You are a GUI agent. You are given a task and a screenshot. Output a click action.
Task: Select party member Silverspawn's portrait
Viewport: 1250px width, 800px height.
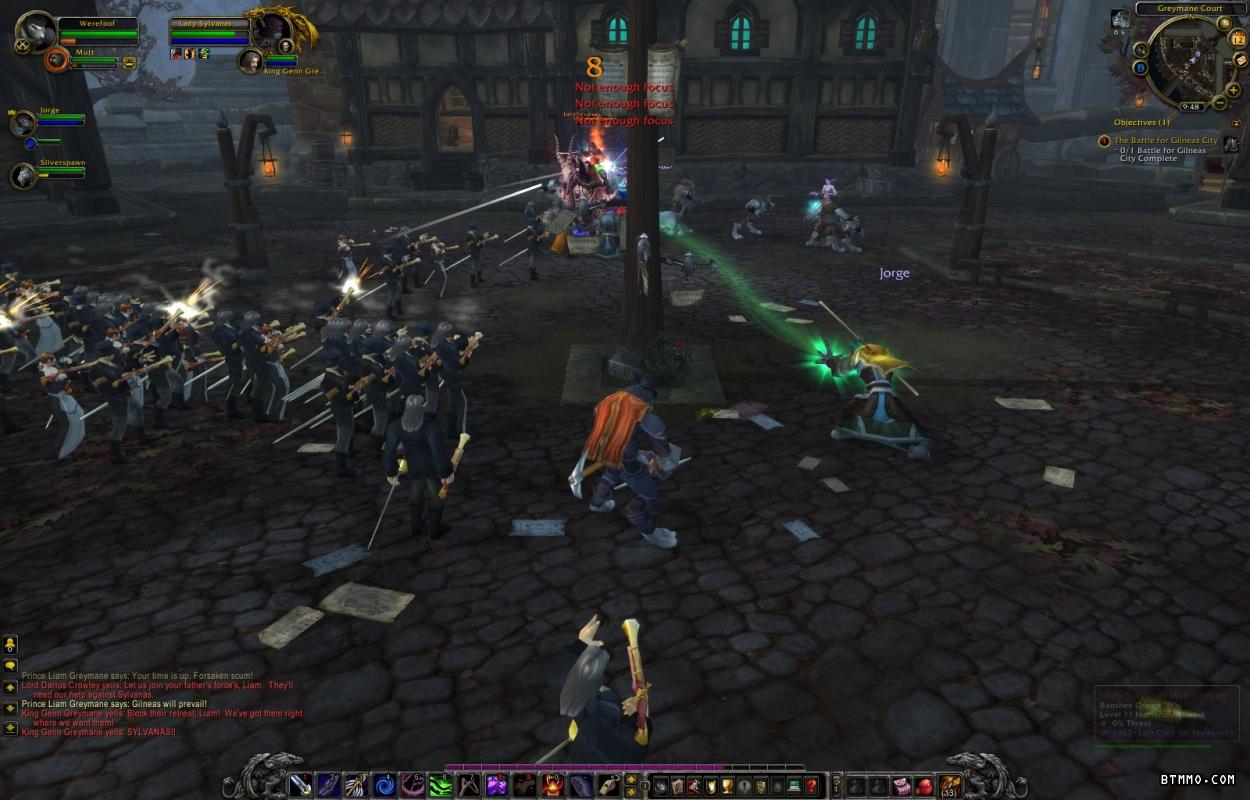(x=23, y=176)
